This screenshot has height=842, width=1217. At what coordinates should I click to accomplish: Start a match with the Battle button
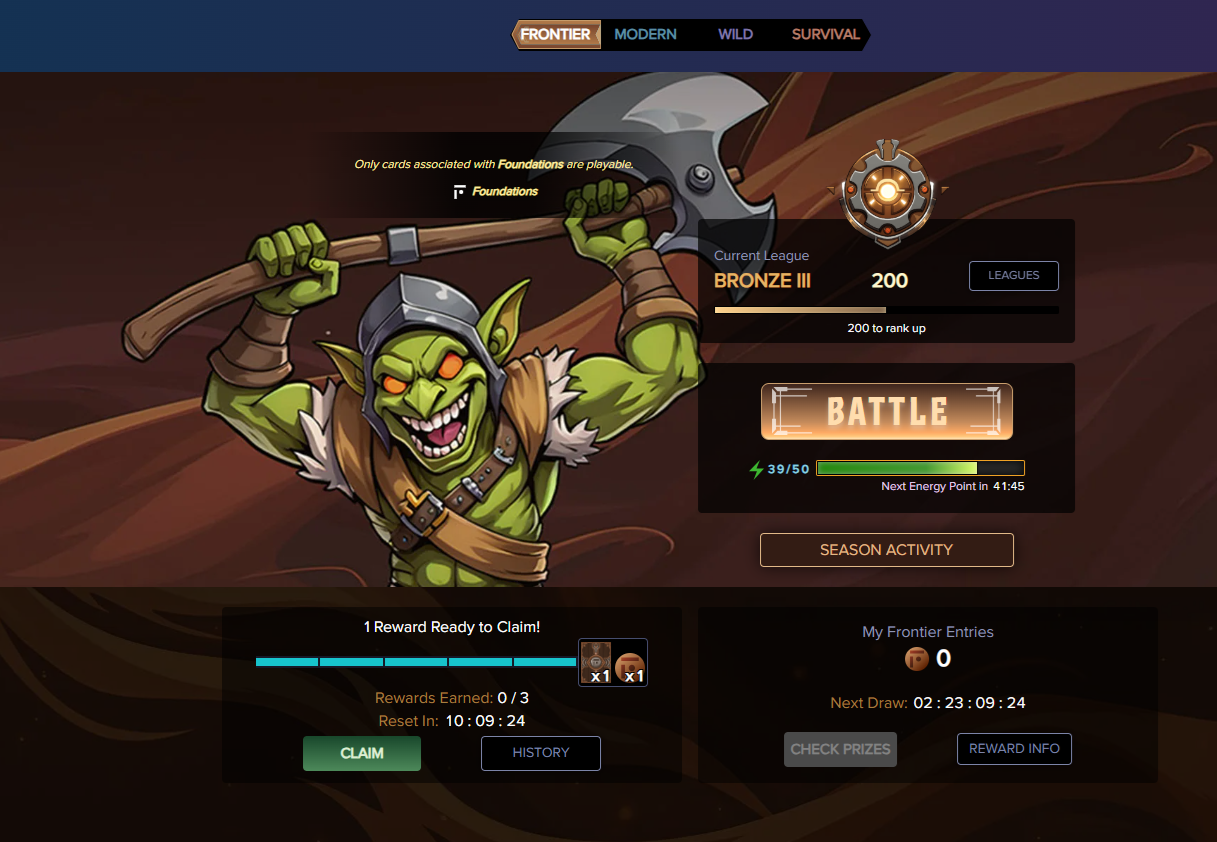click(887, 412)
